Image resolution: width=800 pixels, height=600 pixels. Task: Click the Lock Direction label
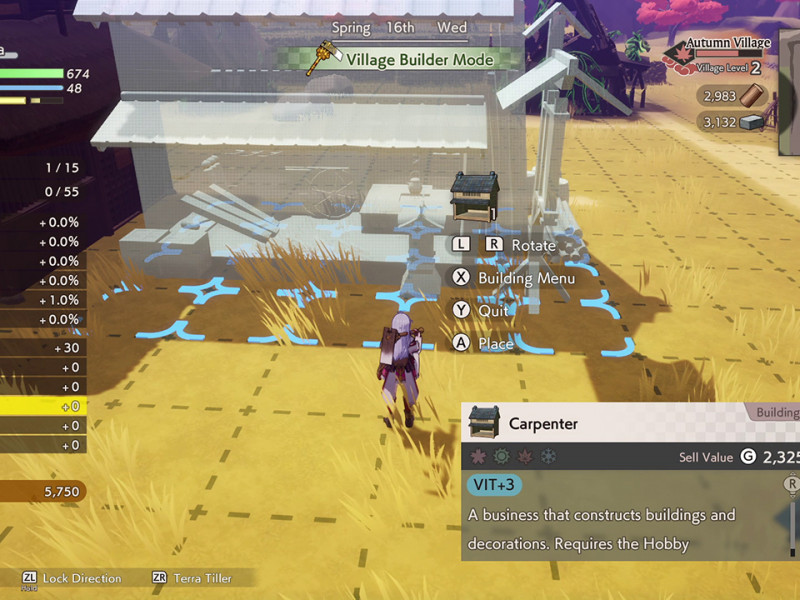[82, 578]
